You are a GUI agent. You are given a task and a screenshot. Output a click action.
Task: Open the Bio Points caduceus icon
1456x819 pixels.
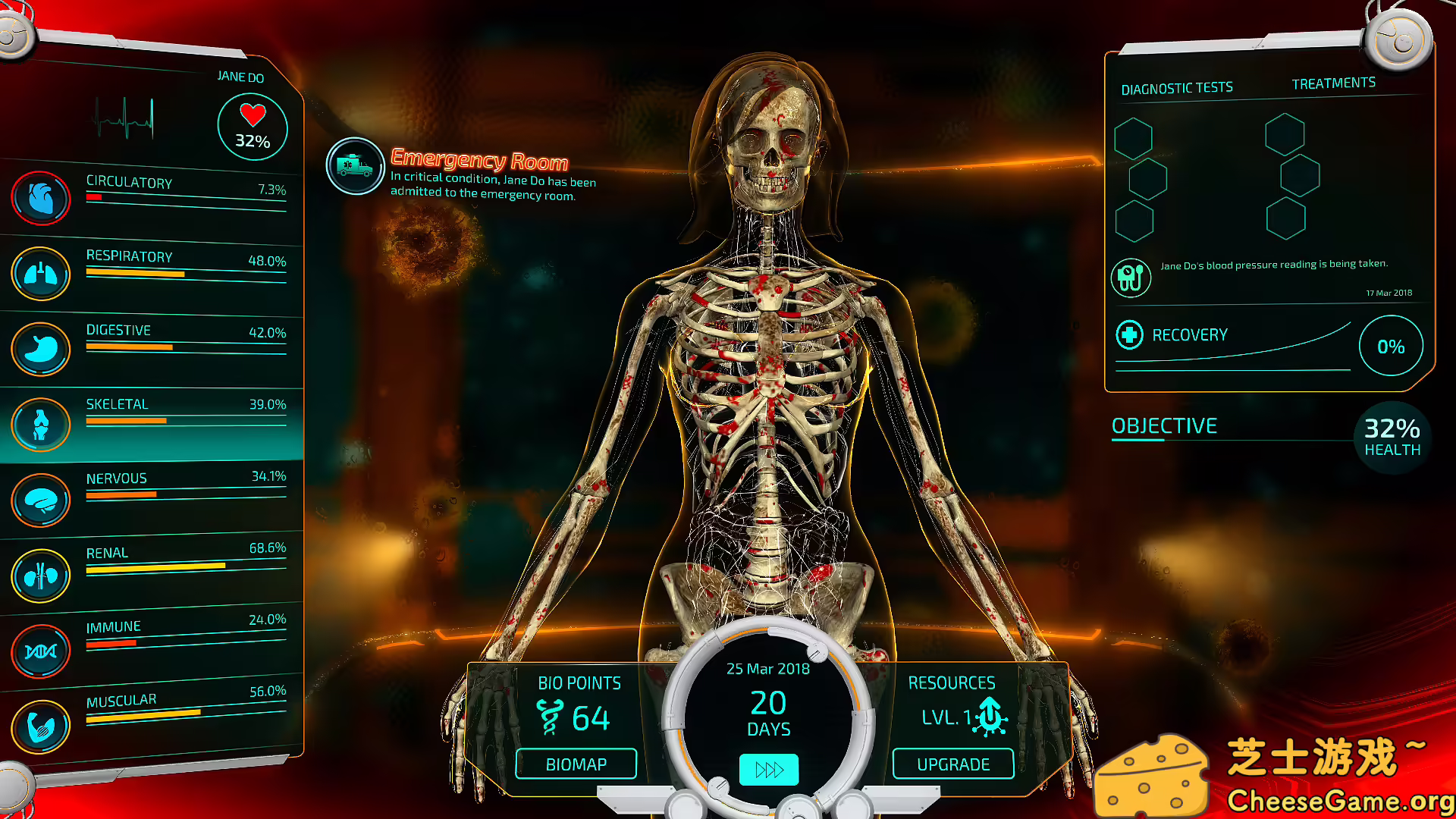[x=551, y=717]
